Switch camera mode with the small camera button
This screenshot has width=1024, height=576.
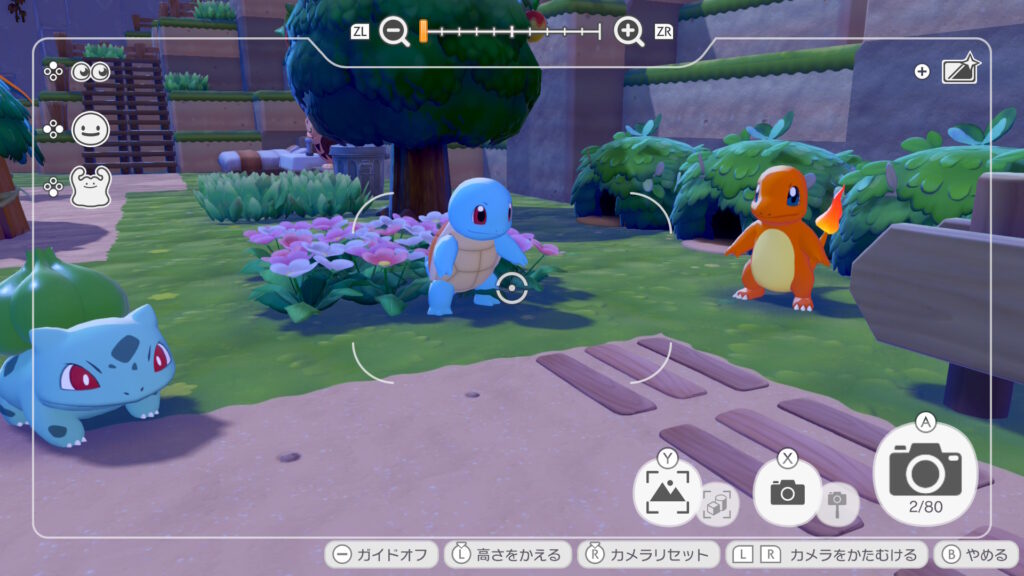[x=787, y=491]
